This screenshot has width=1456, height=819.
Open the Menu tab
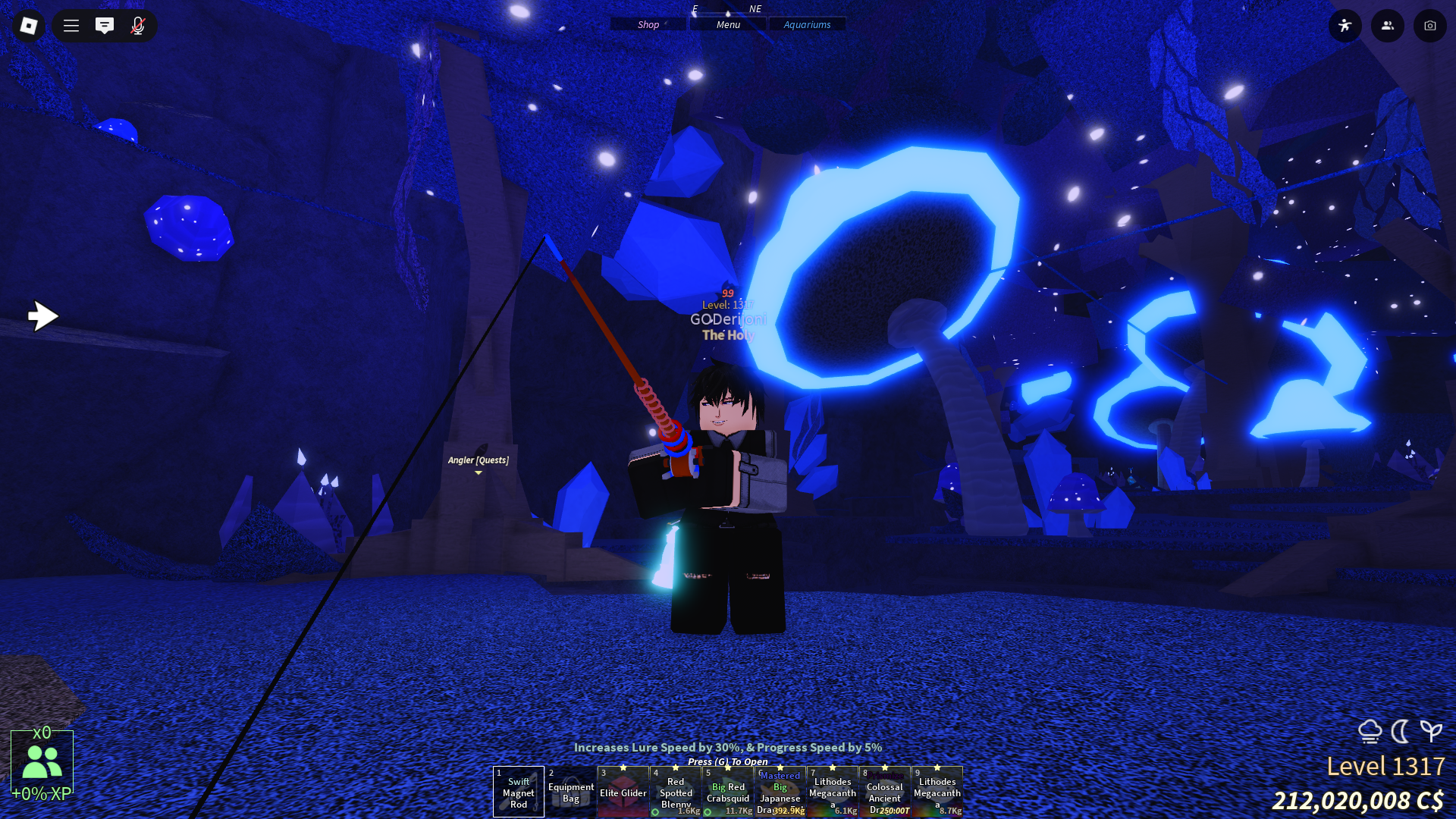click(x=728, y=24)
